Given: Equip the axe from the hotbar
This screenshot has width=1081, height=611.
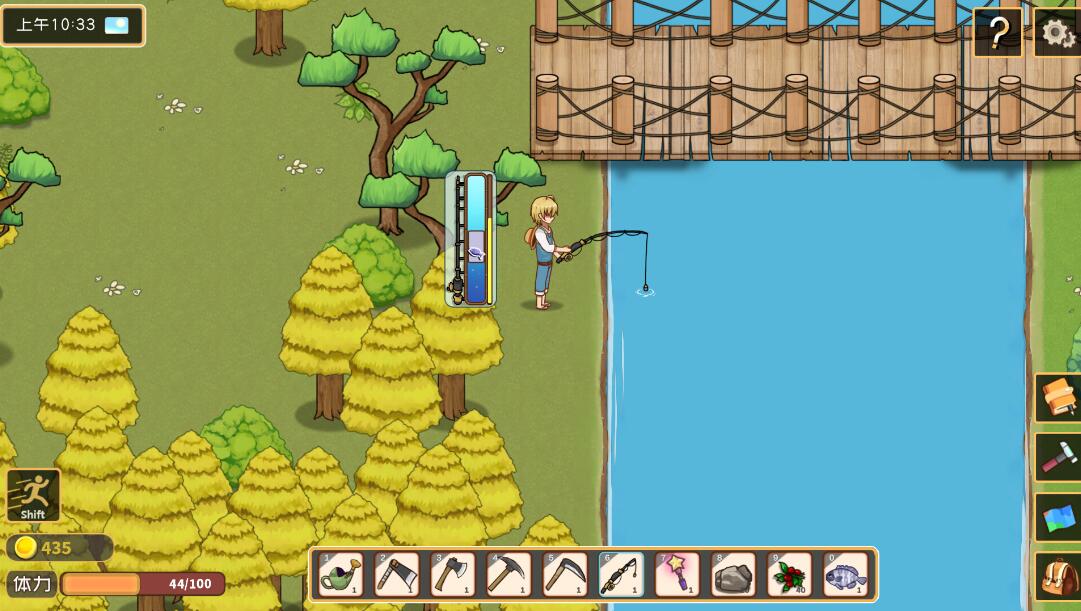Looking at the screenshot, I should (453, 574).
